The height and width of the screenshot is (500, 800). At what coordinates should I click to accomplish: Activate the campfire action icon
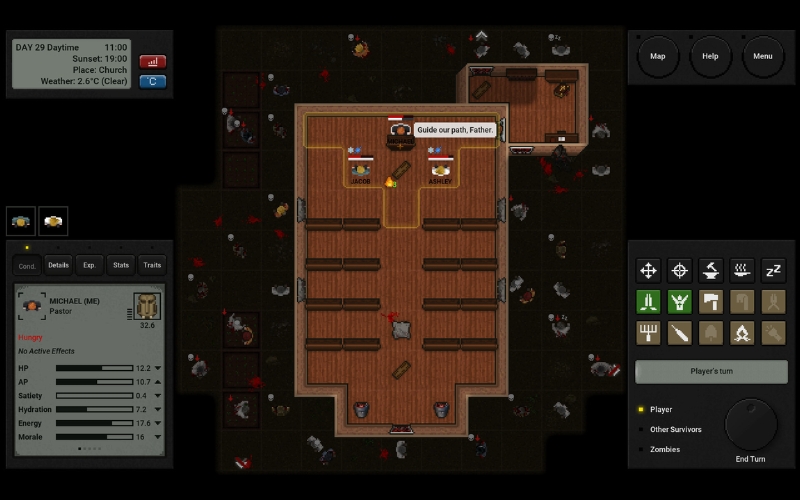tap(742, 333)
